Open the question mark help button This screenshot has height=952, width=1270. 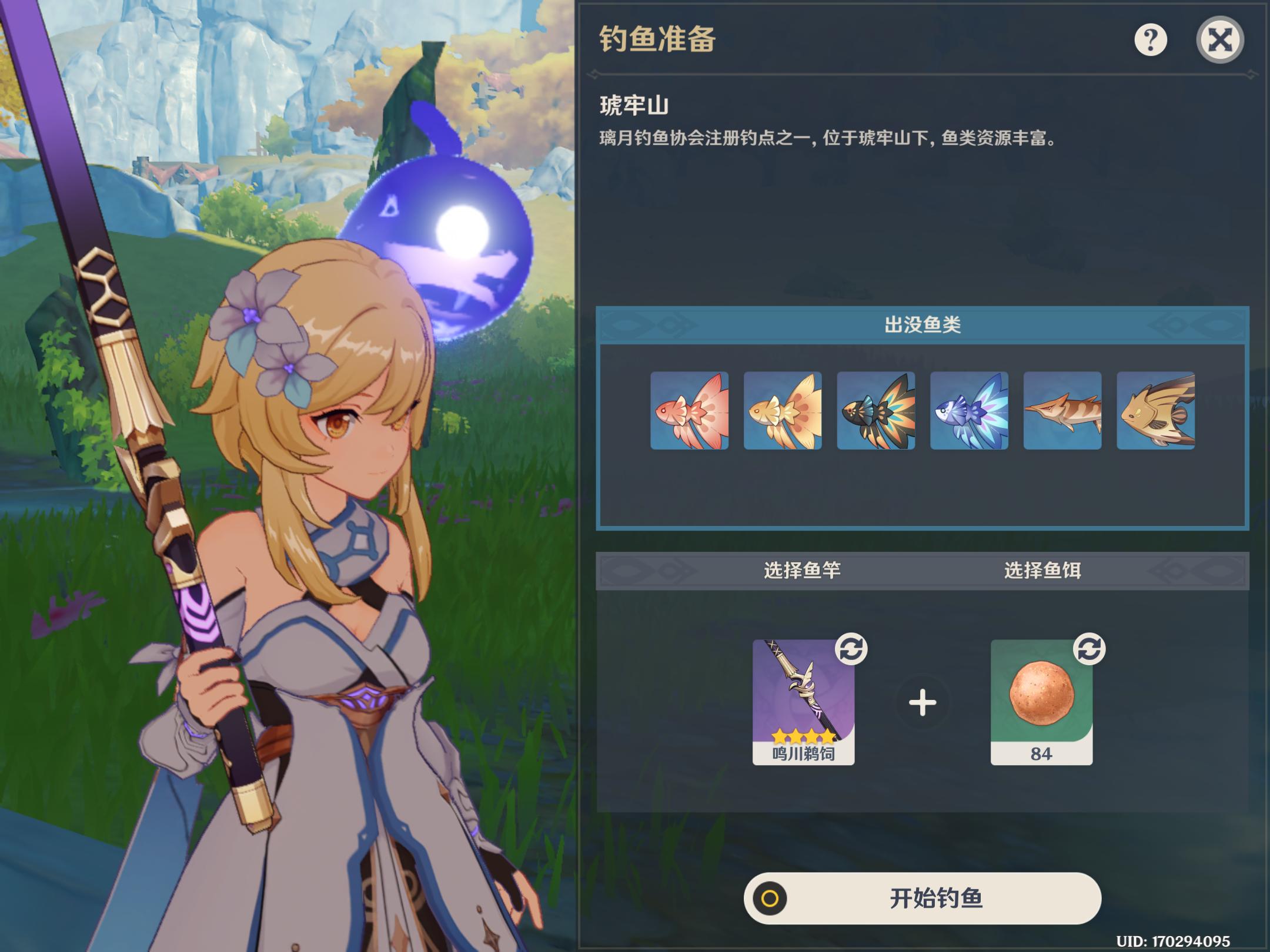1150,40
